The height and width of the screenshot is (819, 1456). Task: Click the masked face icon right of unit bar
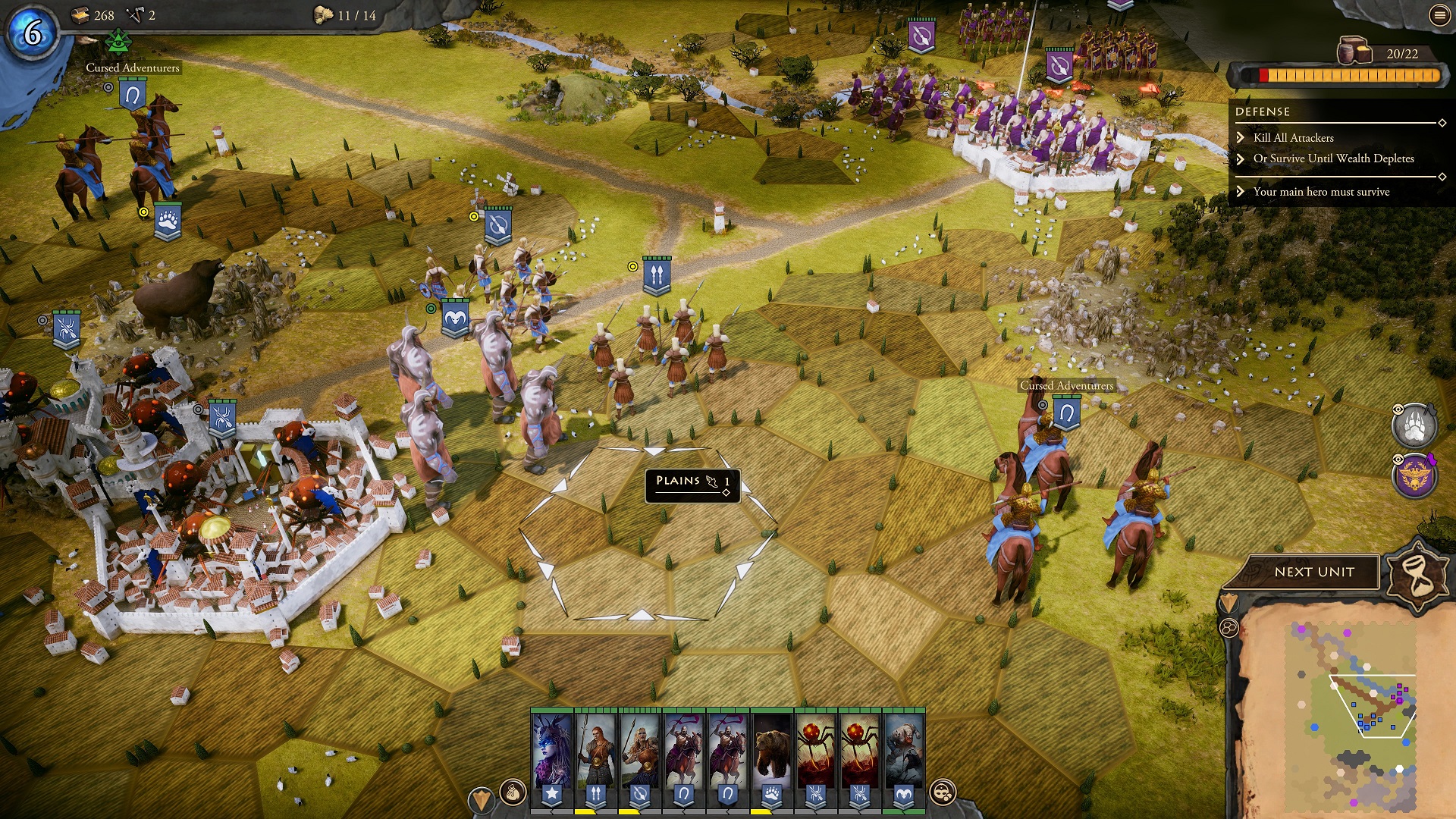pos(943,792)
